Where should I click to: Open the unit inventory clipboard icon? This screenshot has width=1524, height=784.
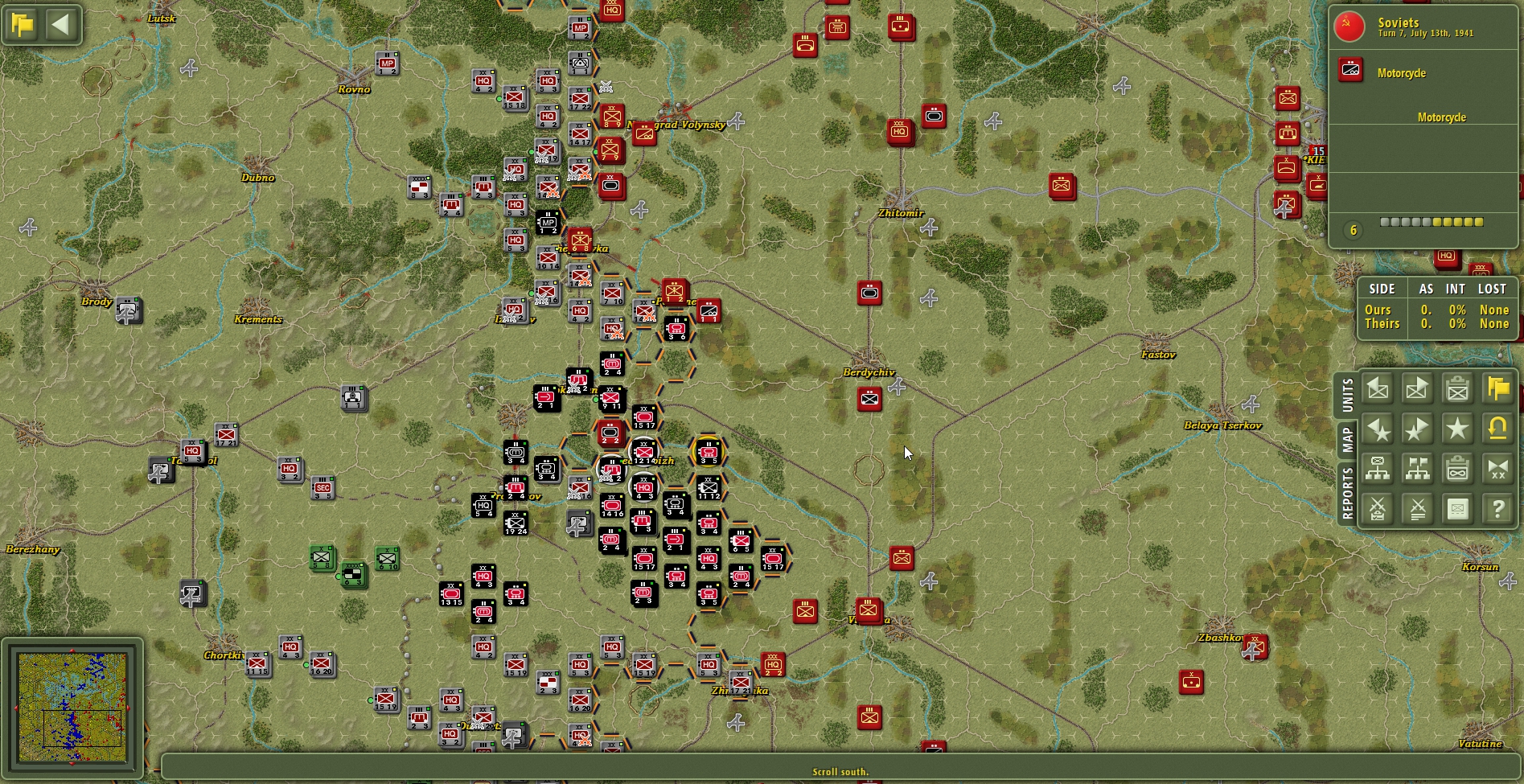coord(1458,388)
